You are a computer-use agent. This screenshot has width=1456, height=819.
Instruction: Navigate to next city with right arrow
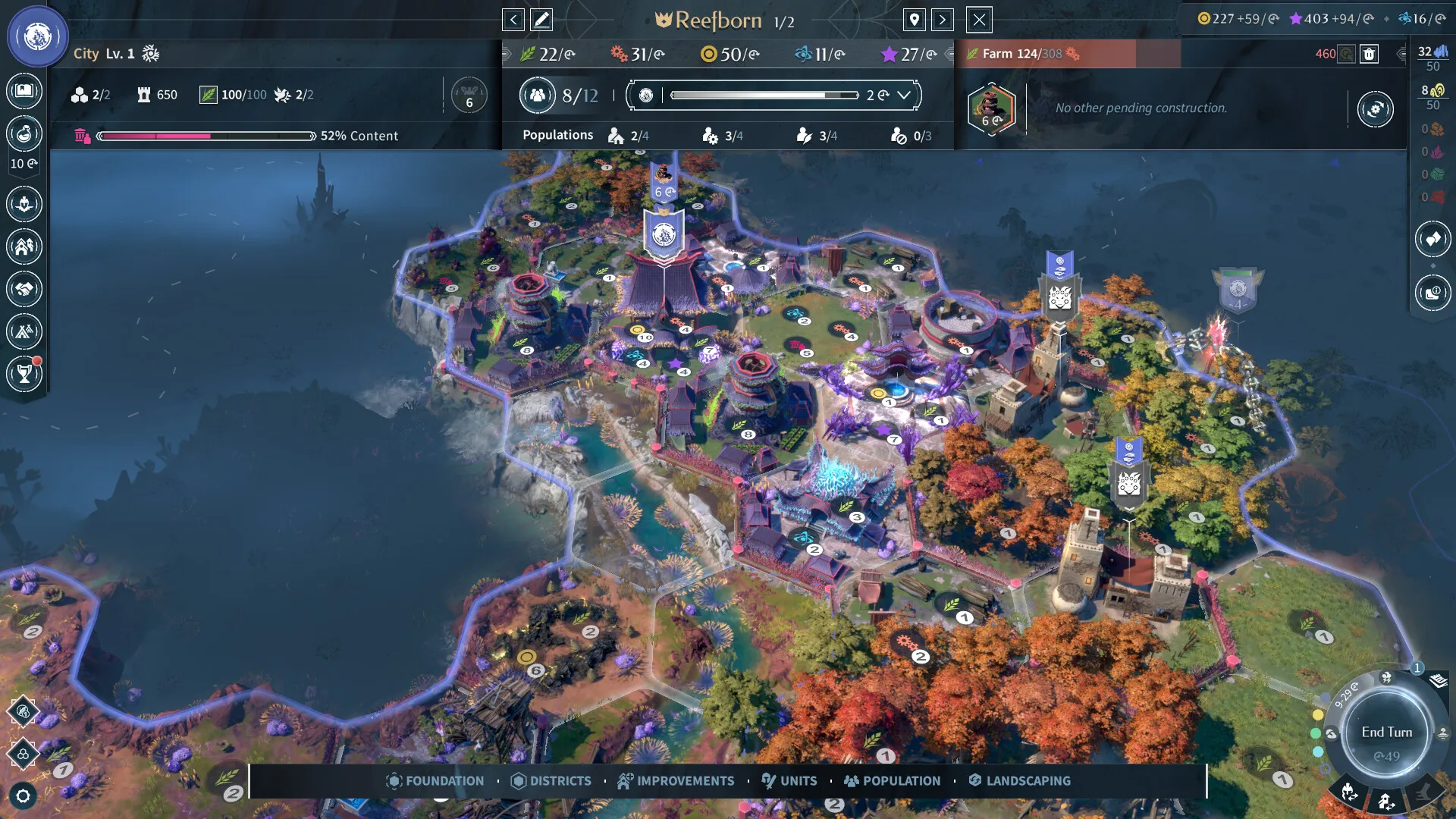click(x=943, y=20)
